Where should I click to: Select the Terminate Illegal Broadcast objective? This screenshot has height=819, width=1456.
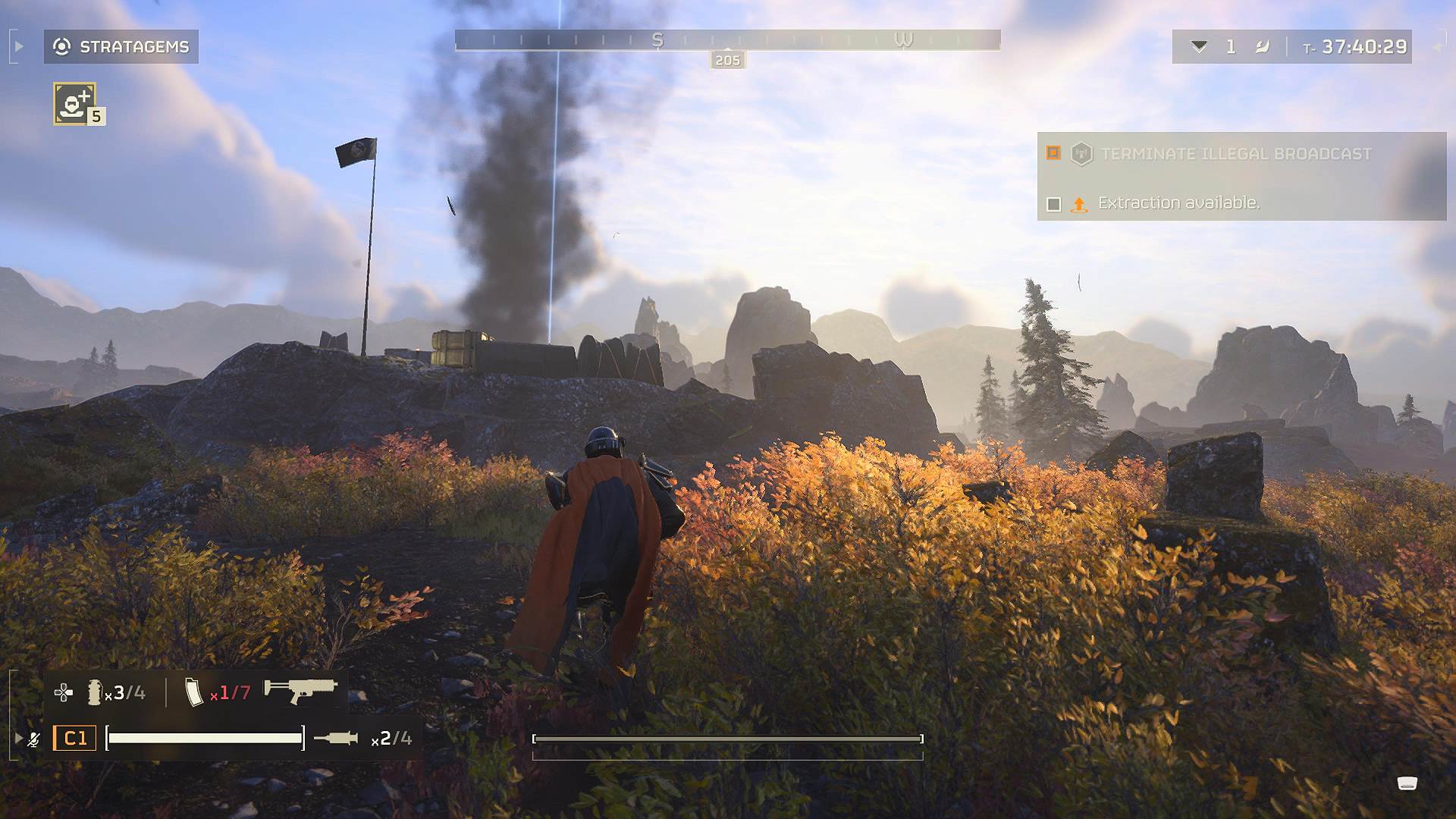point(1235,154)
